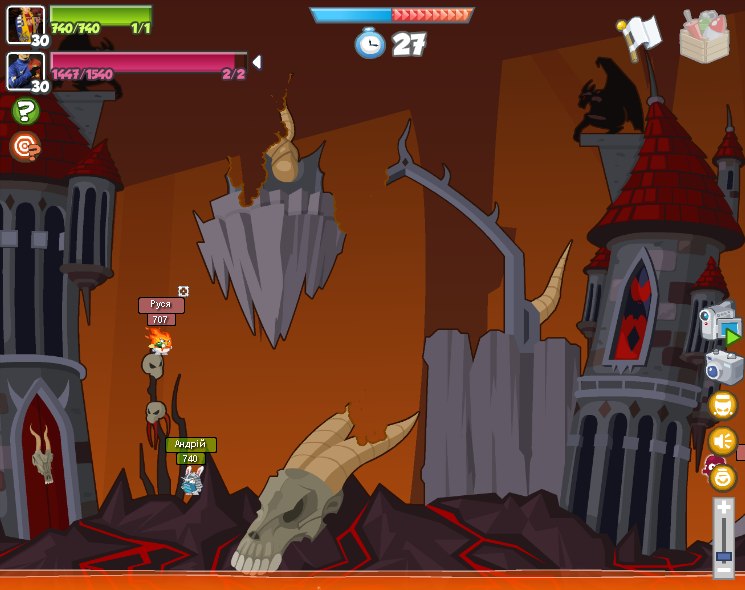Click the zoom slider's minus button

pyautogui.click(x=724, y=569)
